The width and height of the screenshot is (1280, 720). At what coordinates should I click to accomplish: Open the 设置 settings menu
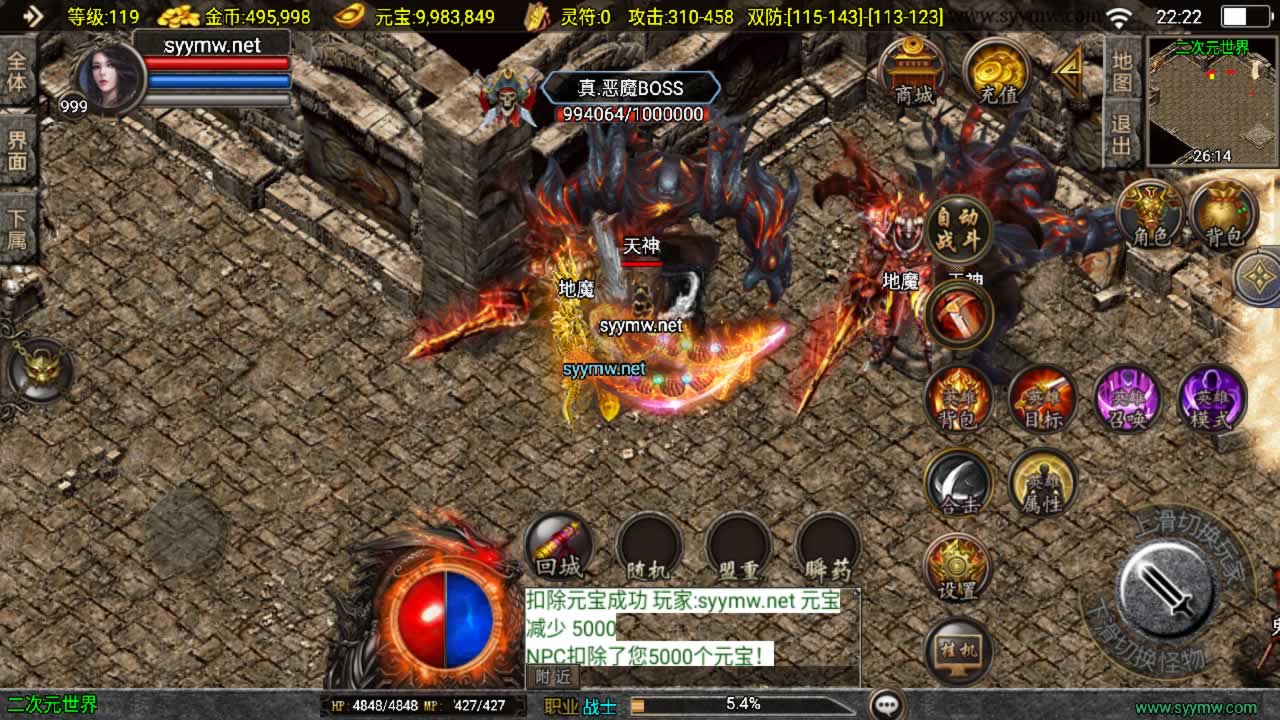(x=958, y=567)
